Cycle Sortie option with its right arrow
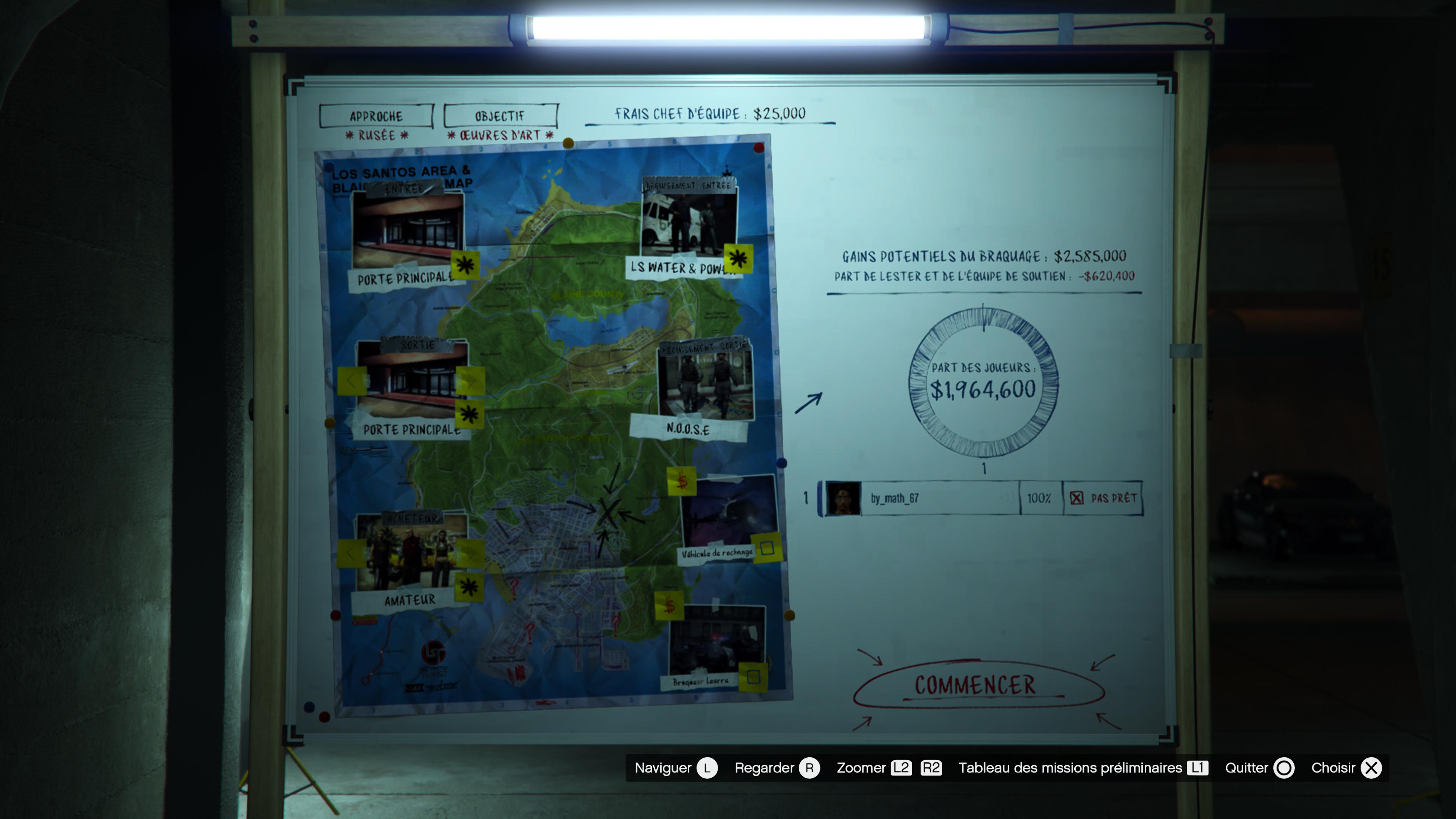The width and height of the screenshot is (1456, 819). [471, 381]
